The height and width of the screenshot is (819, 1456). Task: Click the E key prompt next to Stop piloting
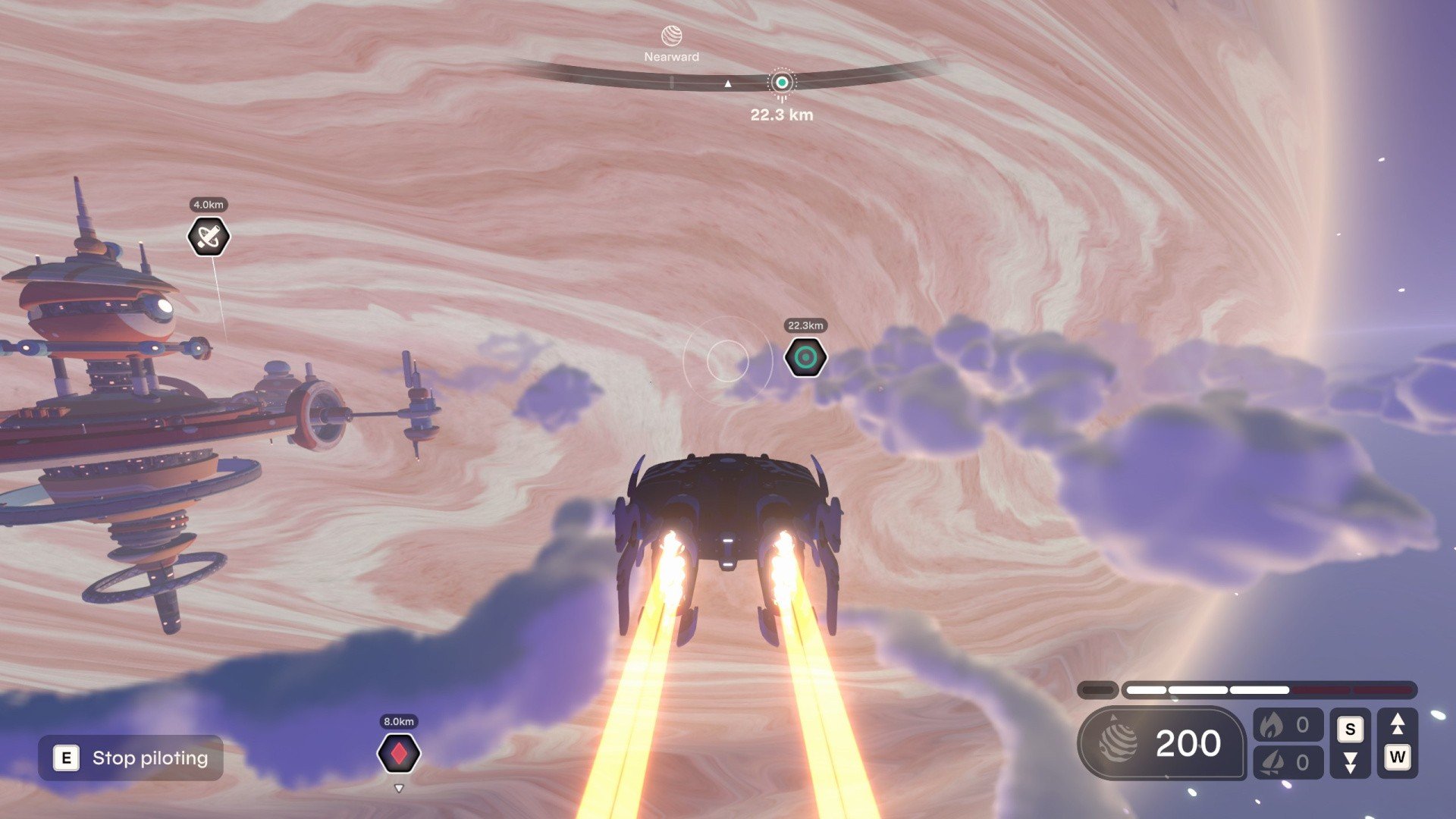pyautogui.click(x=64, y=758)
